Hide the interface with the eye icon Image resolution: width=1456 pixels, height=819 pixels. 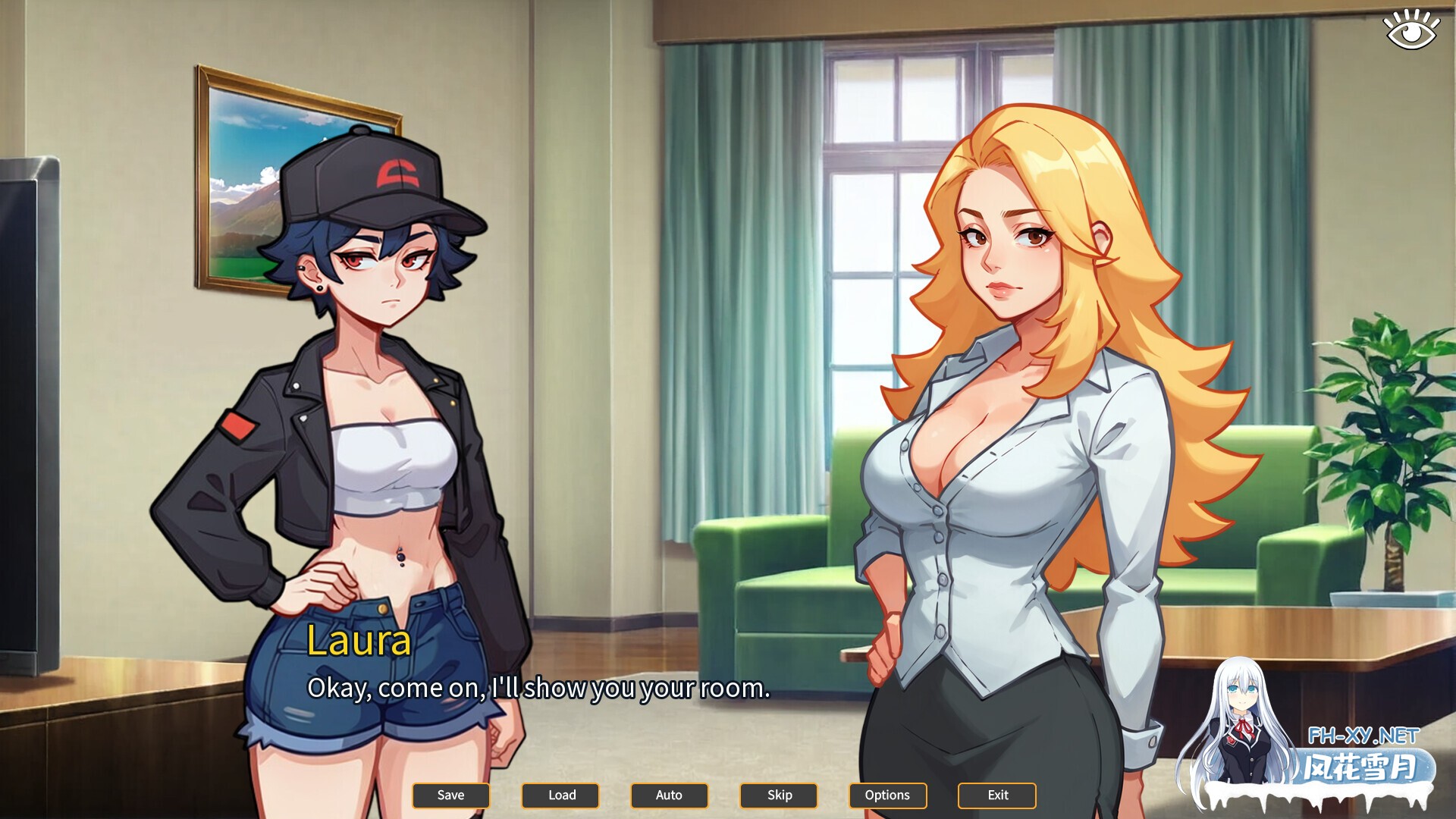pyautogui.click(x=1411, y=30)
